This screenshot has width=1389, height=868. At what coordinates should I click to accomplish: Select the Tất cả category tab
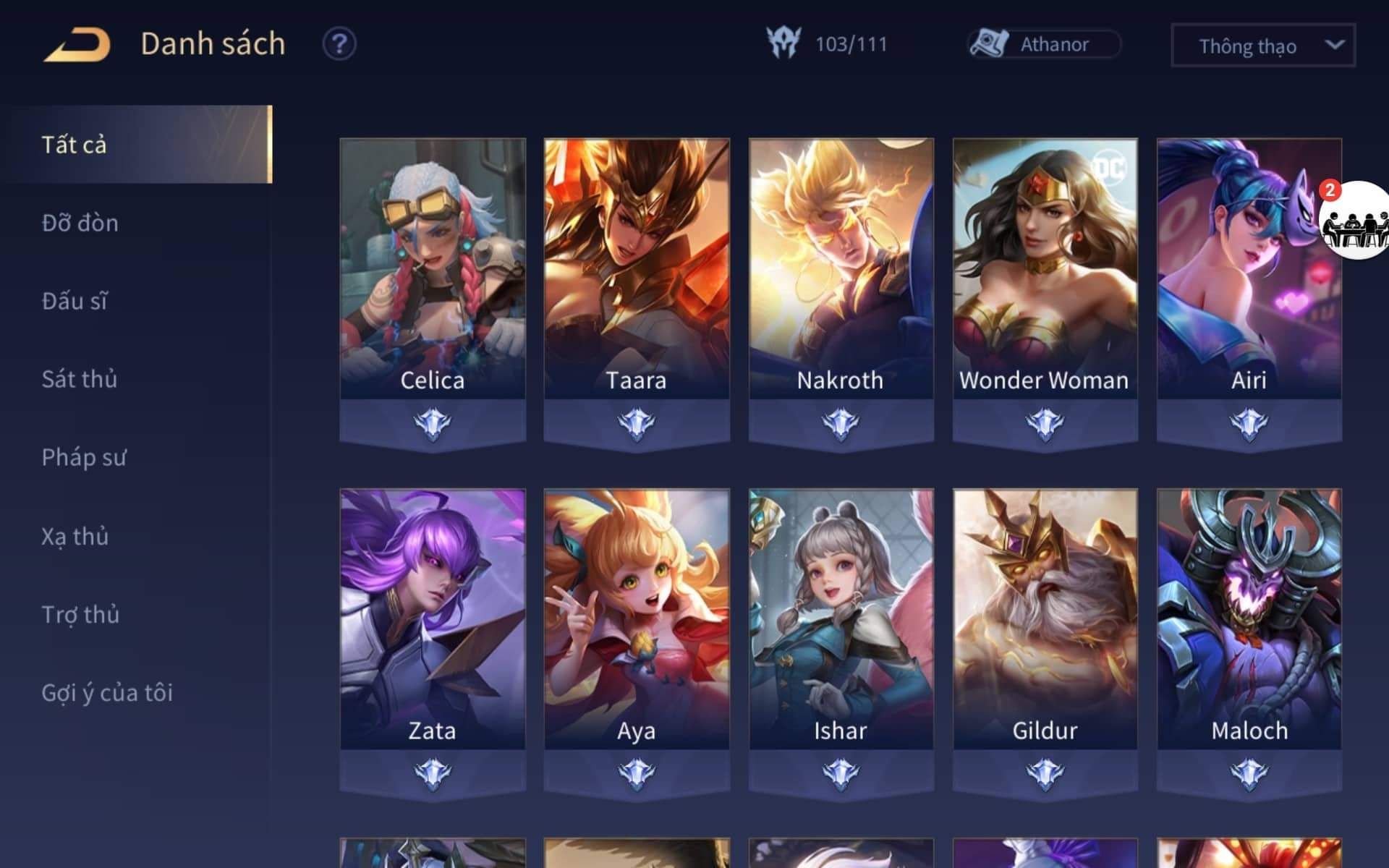[136, 145]
